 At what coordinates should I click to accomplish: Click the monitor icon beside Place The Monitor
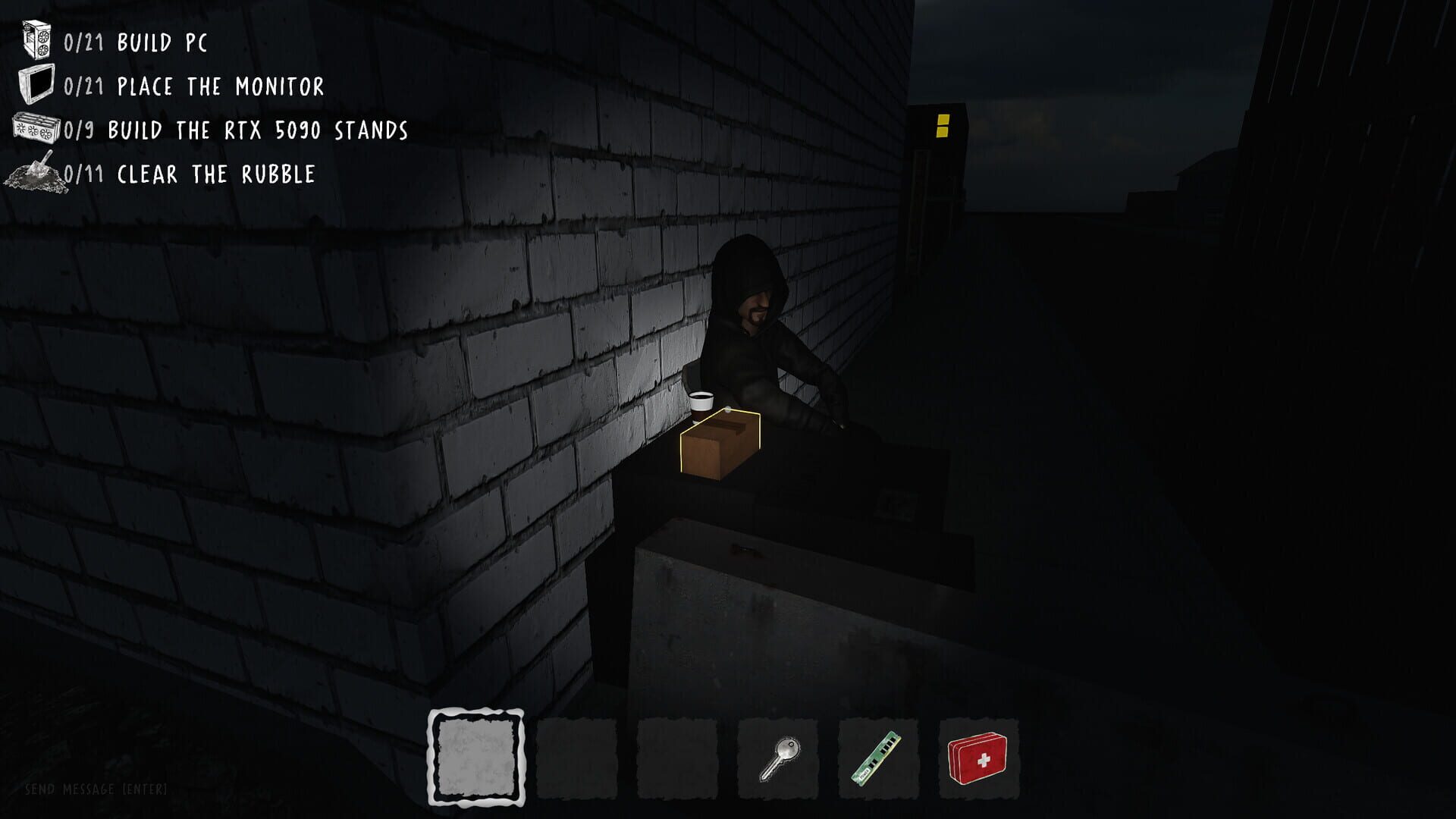(x=36, y=86)
